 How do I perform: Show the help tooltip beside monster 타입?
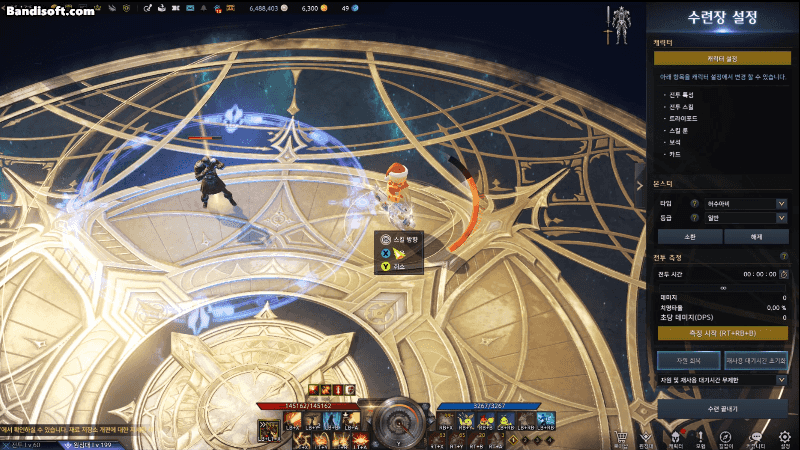pyautogui.click(x=693, y=204)
